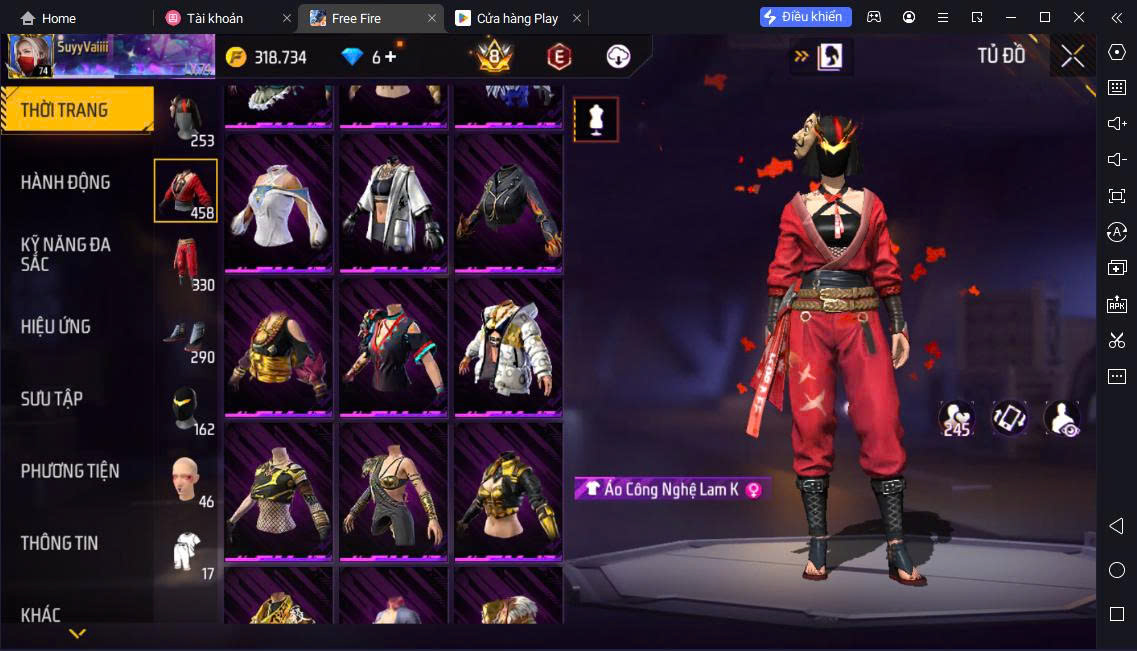
Task: Select the white and blue crop top
Action: click(x=278, y=203)
